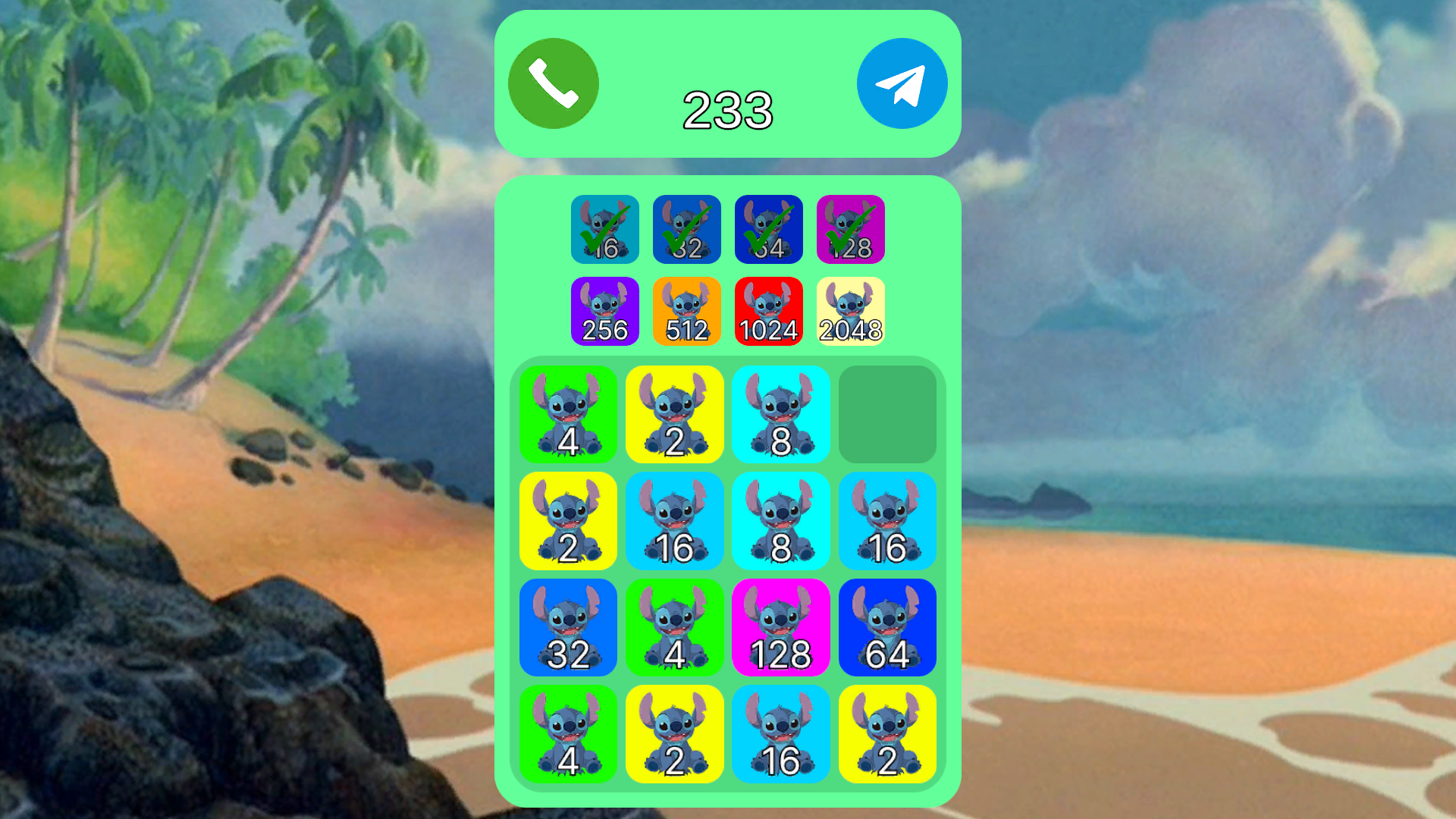Tap the pink 128 tile on the board

coord(782,628)
